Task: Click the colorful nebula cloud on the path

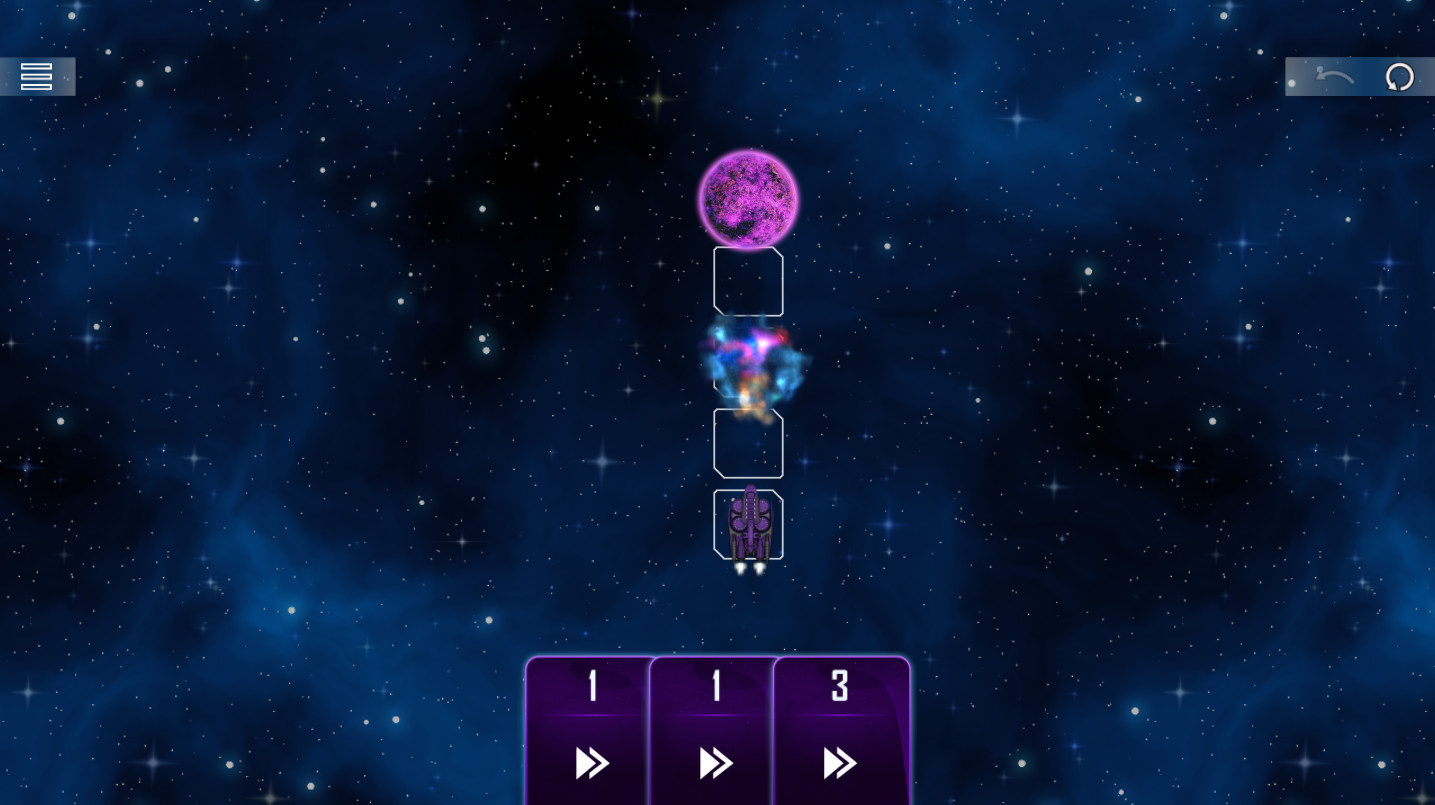Action: (x=750, y=365)
